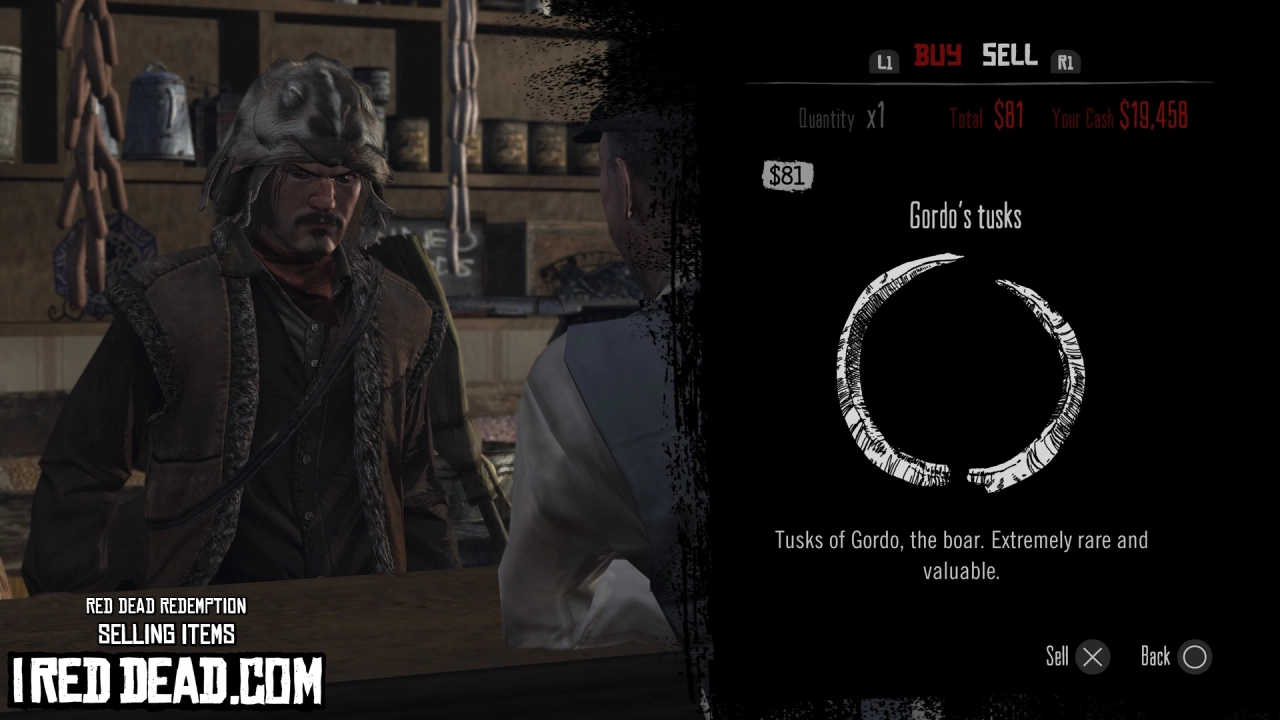Click the Red Dead Redemption caption

click(167, 606)
